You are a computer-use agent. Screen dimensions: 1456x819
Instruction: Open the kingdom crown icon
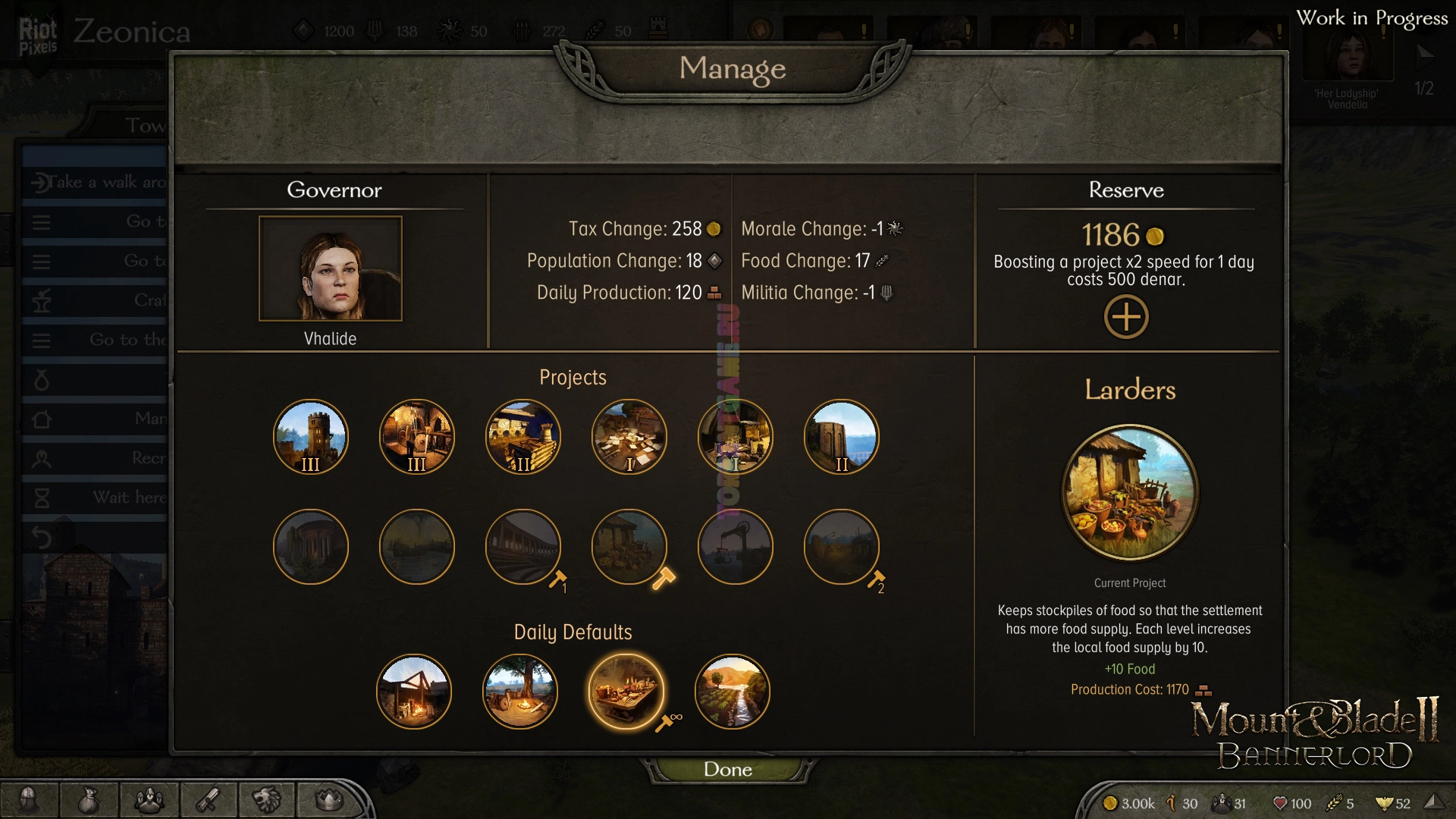coord(328,799)
